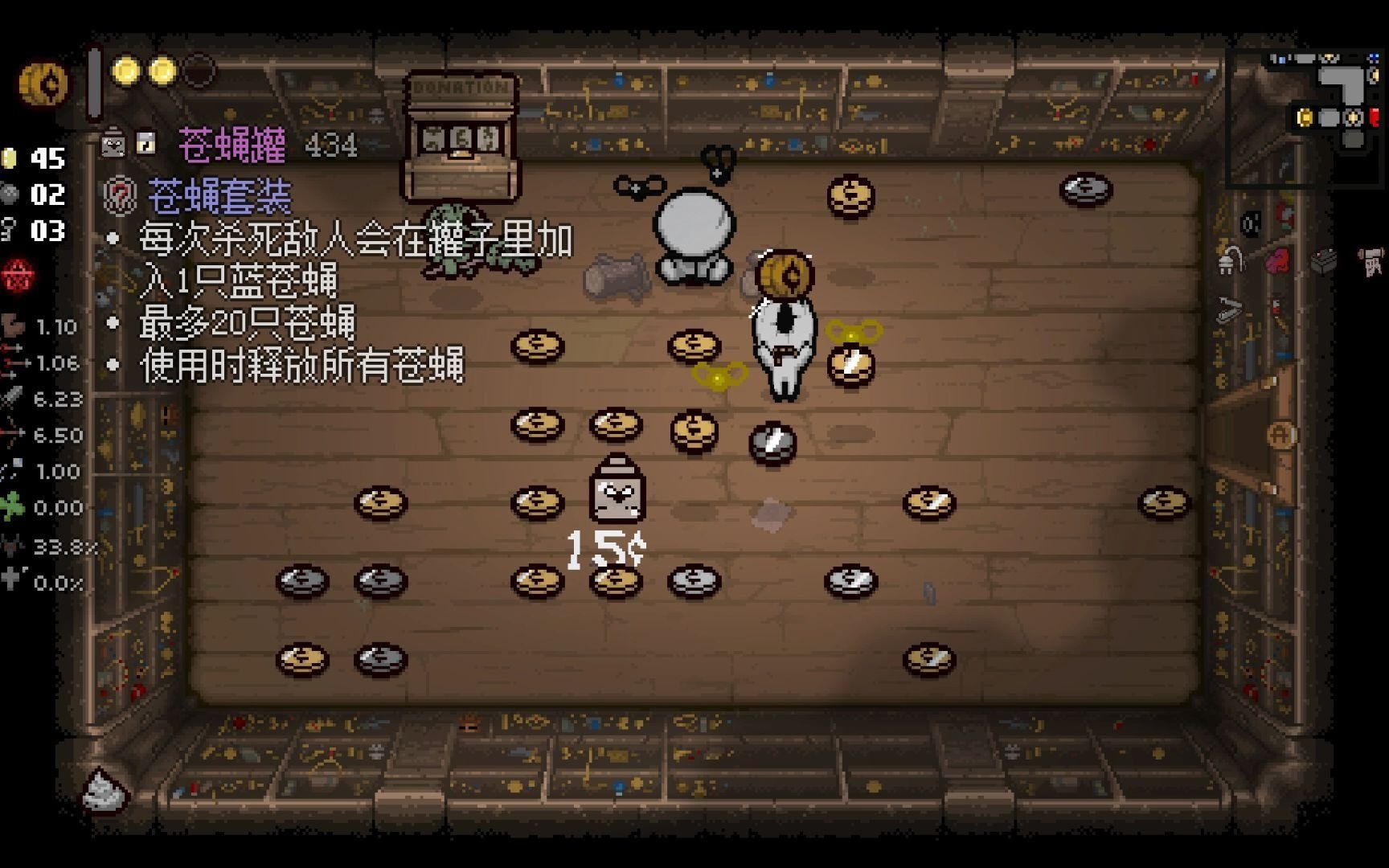1389x868 pixels.
Task: Select the bomb counter icon
Action: (x=10, y=194)
